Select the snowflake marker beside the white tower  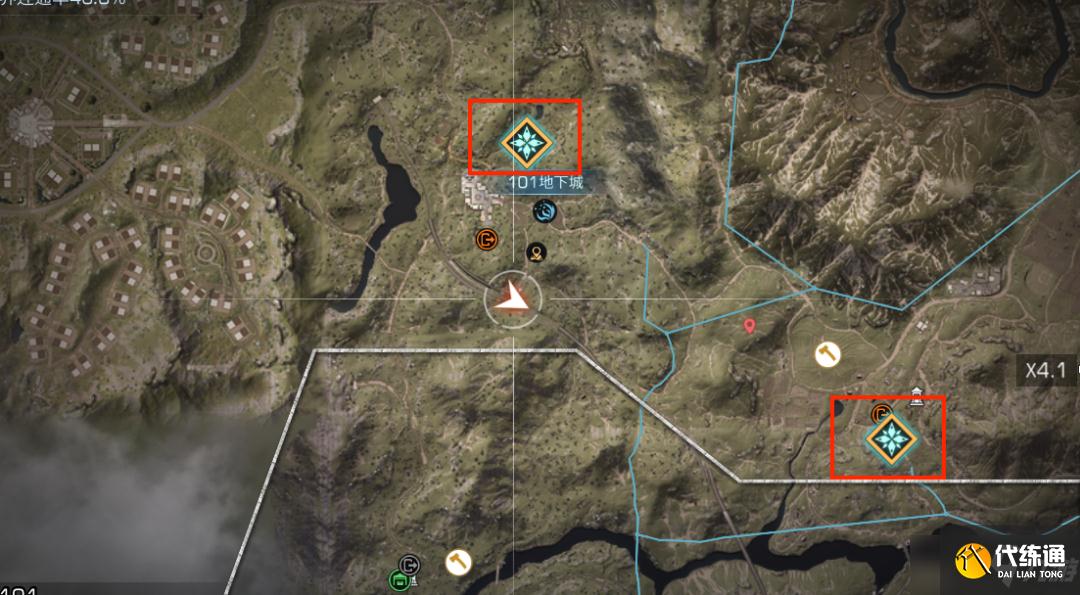pos(887,437)
